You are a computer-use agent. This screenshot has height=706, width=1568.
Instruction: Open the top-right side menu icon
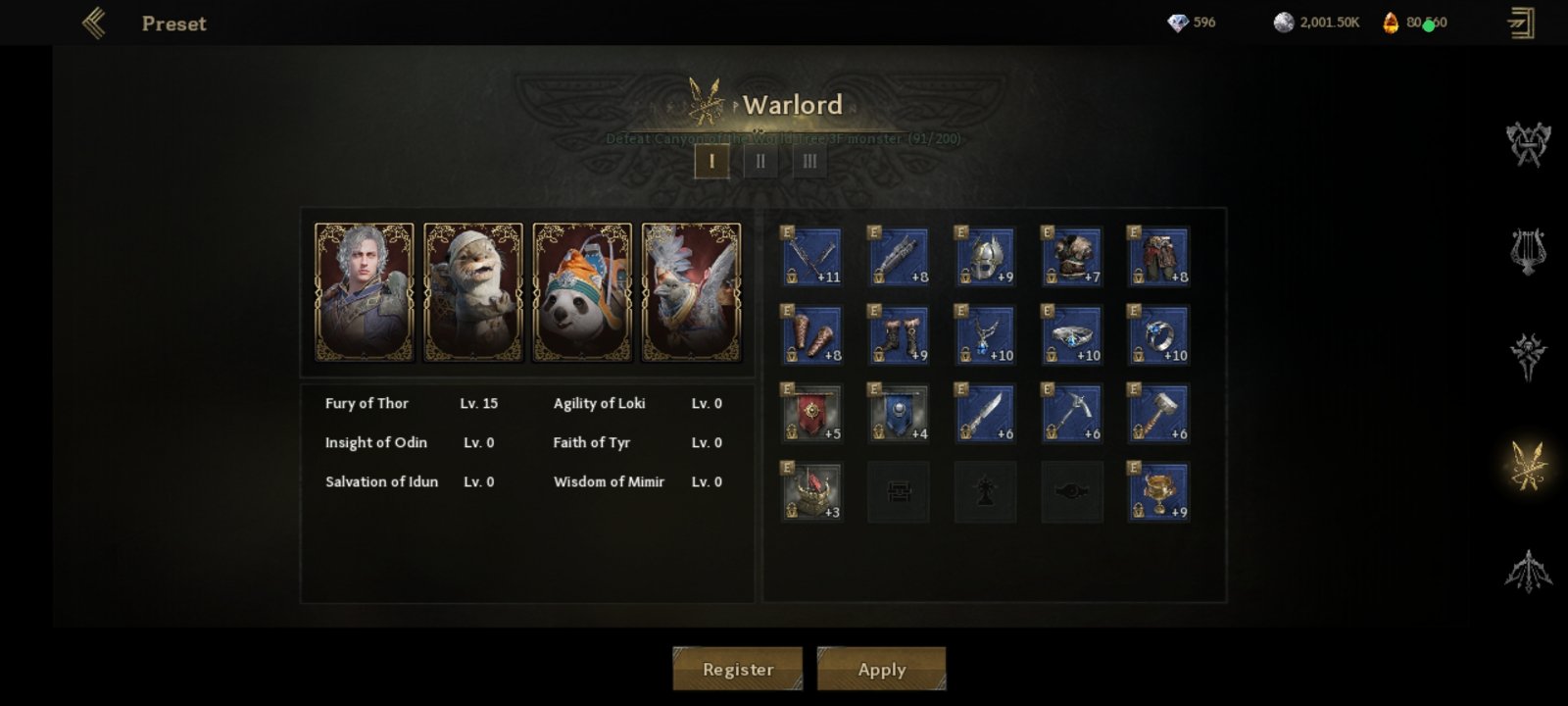(1521, 23)
